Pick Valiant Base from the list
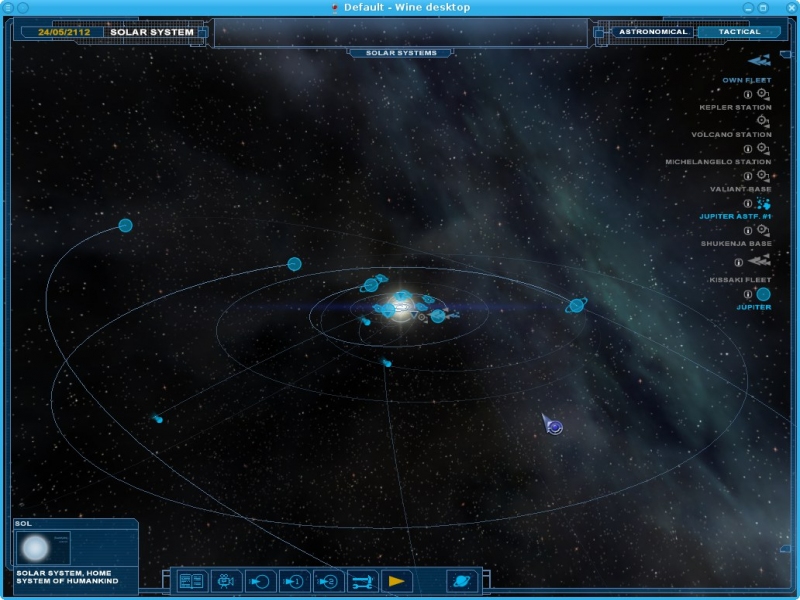The image size is (800, 600). [740, 189]
